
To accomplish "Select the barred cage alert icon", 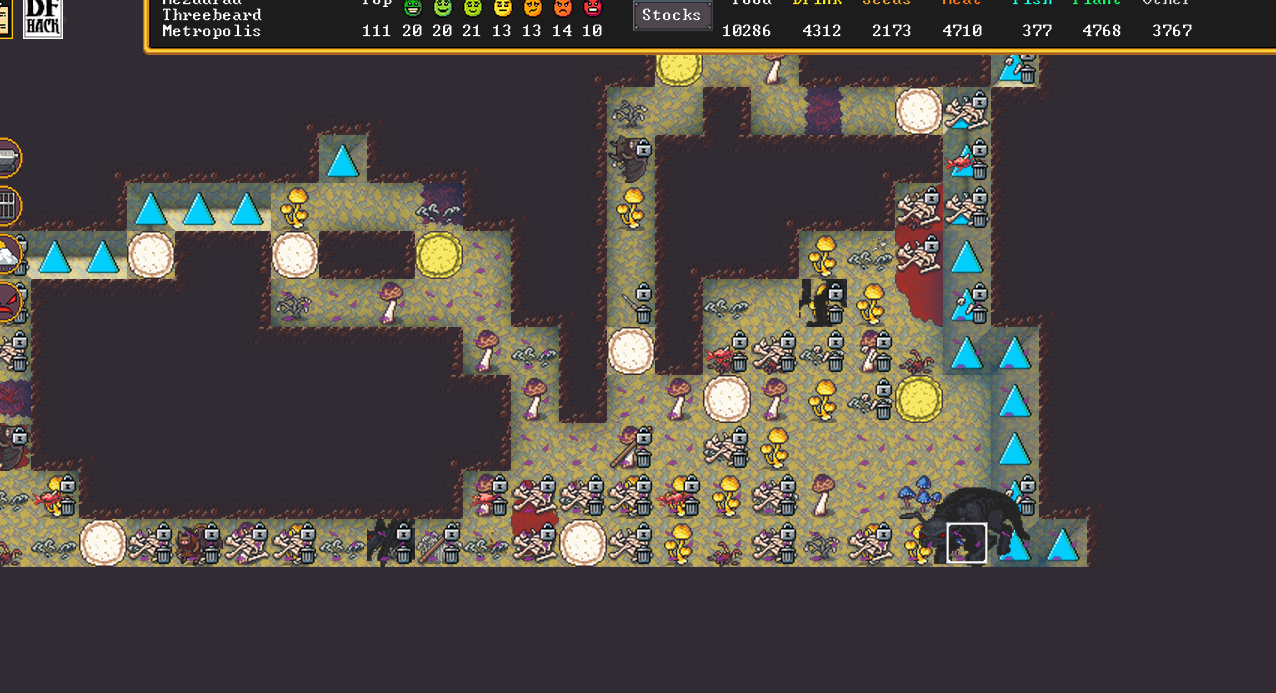I will [8, 207].
